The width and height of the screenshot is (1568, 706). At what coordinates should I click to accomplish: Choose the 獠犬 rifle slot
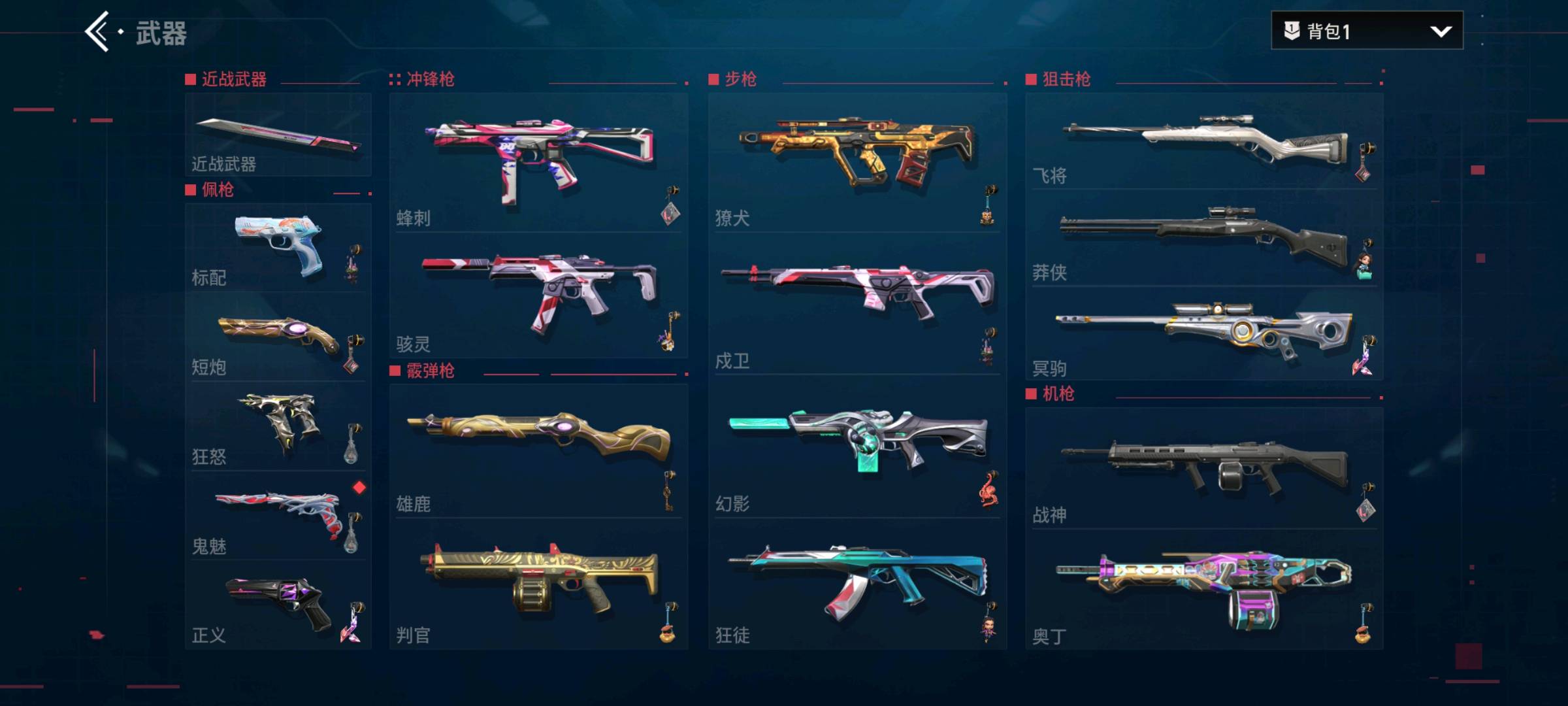[857, 162]
